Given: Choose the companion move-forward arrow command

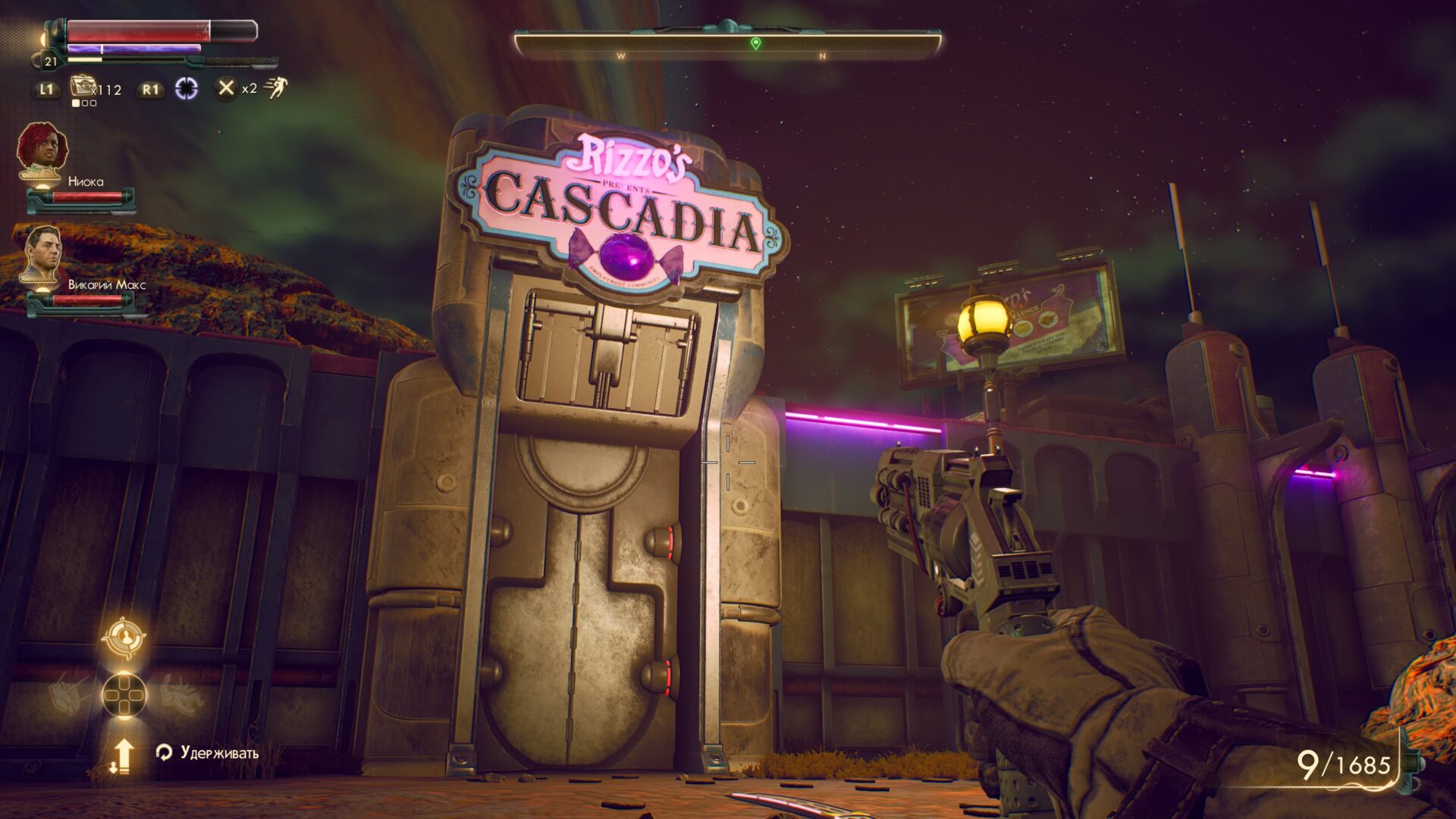Looking at the screenshot, I should click(122, 755).
